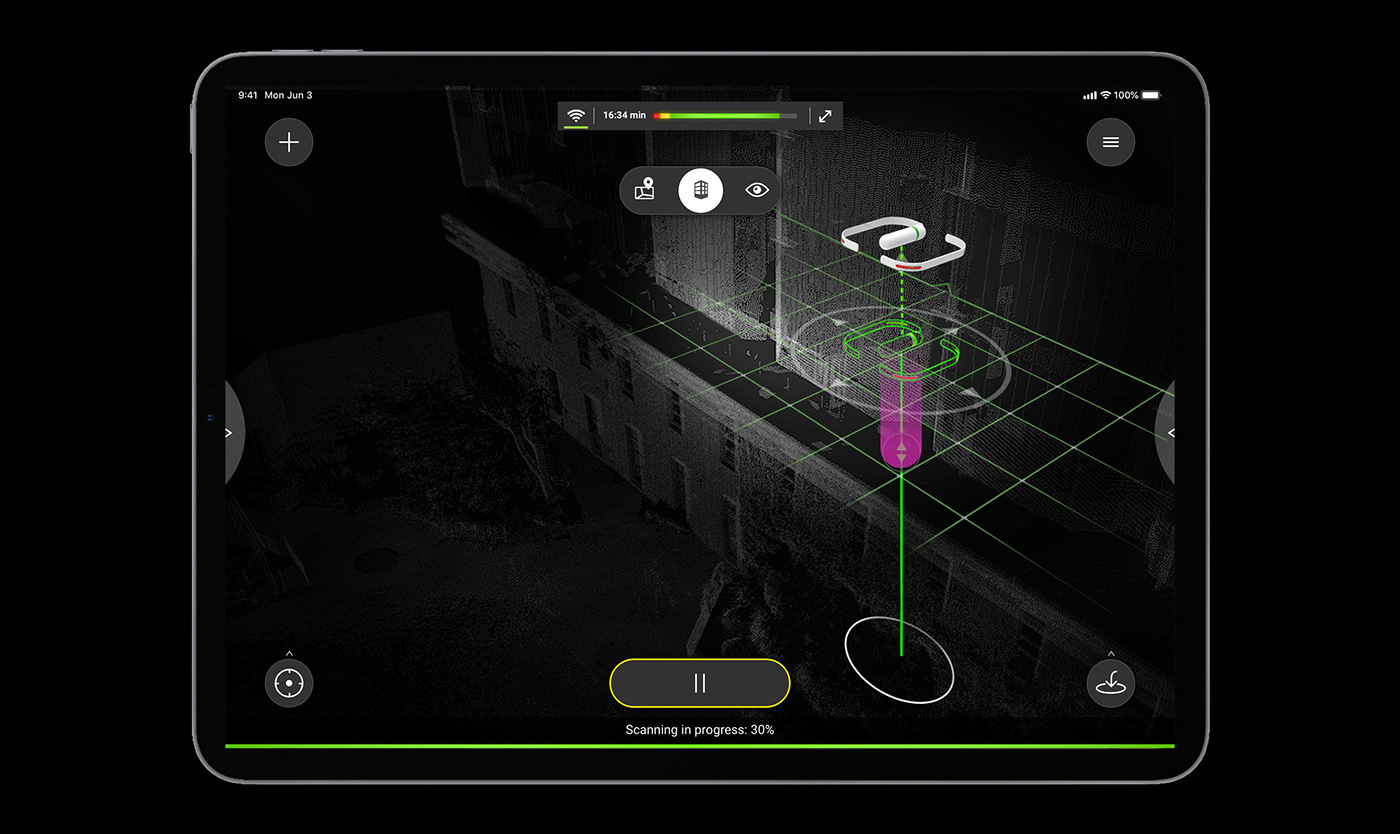This screenshot has height=834, width=1400.
Task: Open the date display Mon Jun 3
Action: point(288,95)
